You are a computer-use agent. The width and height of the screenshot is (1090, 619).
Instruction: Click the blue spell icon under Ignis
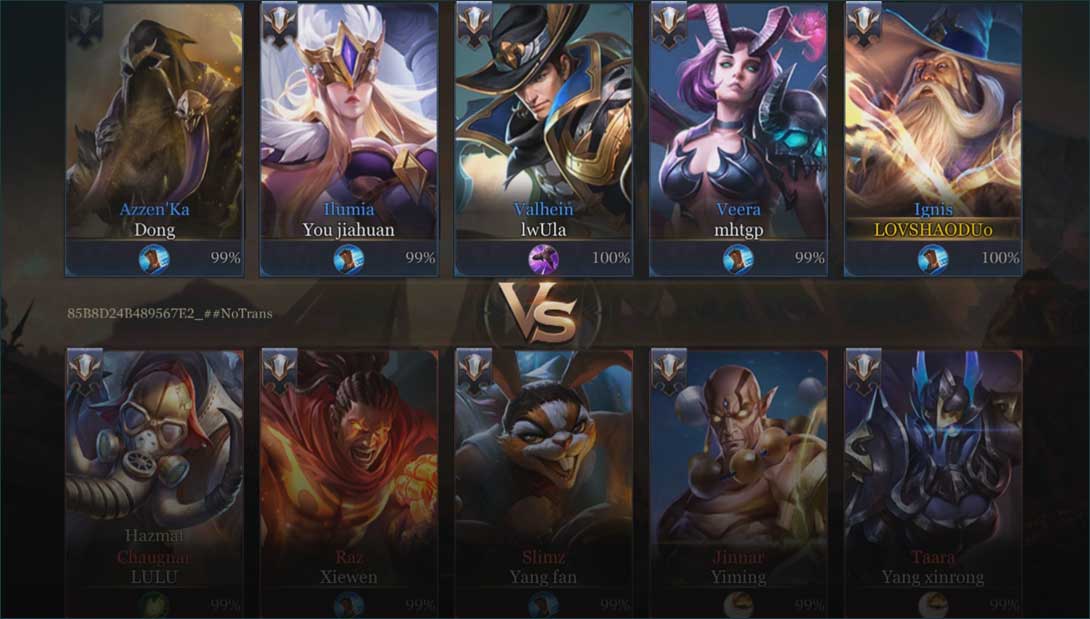point(932,259)
